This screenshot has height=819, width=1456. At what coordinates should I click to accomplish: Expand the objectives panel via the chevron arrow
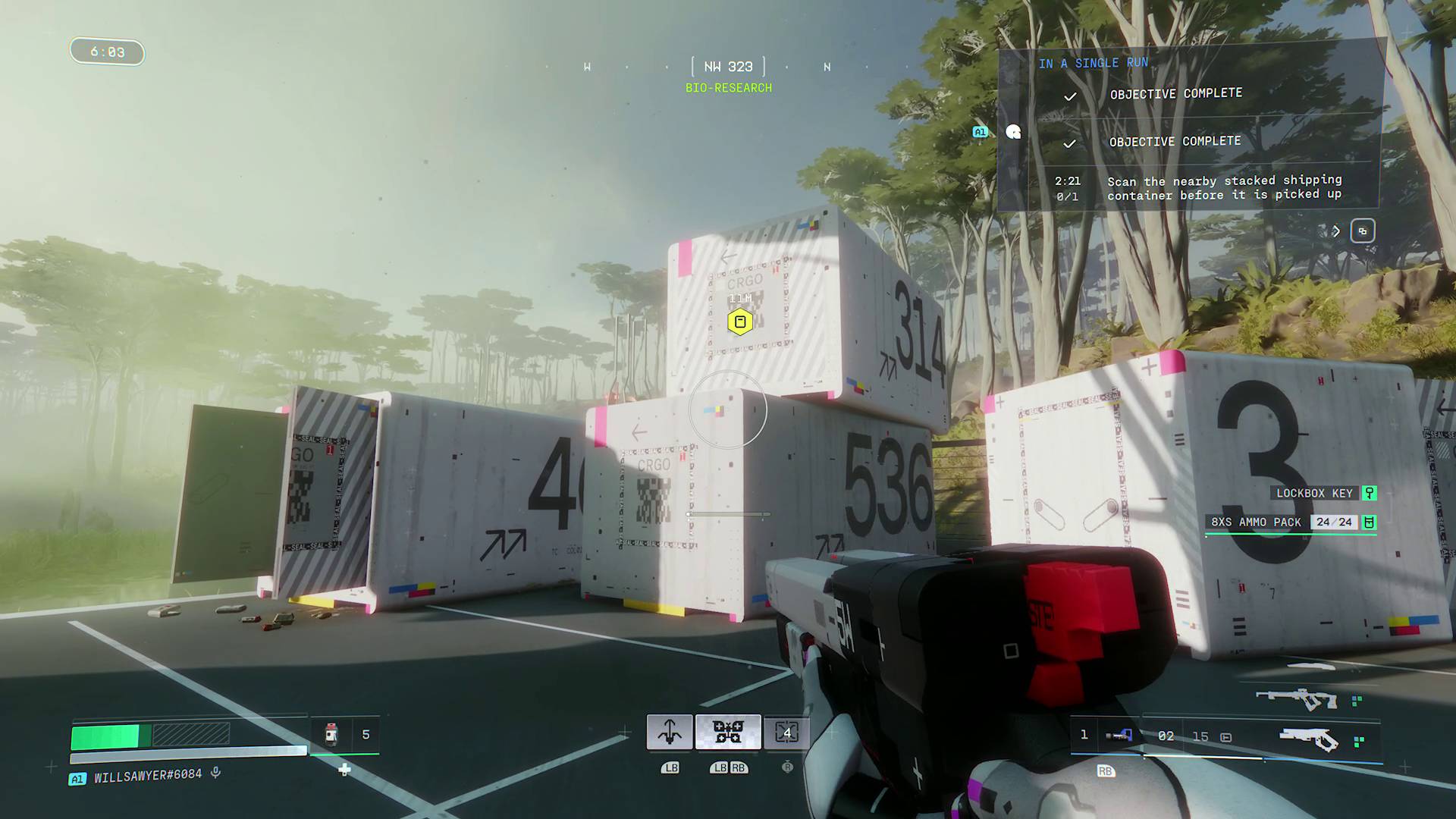point(1335,231)
